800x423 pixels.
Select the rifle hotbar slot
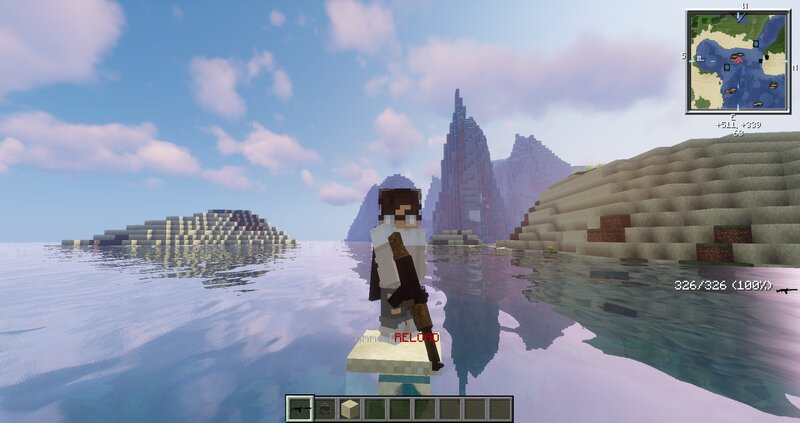[299, 408]
